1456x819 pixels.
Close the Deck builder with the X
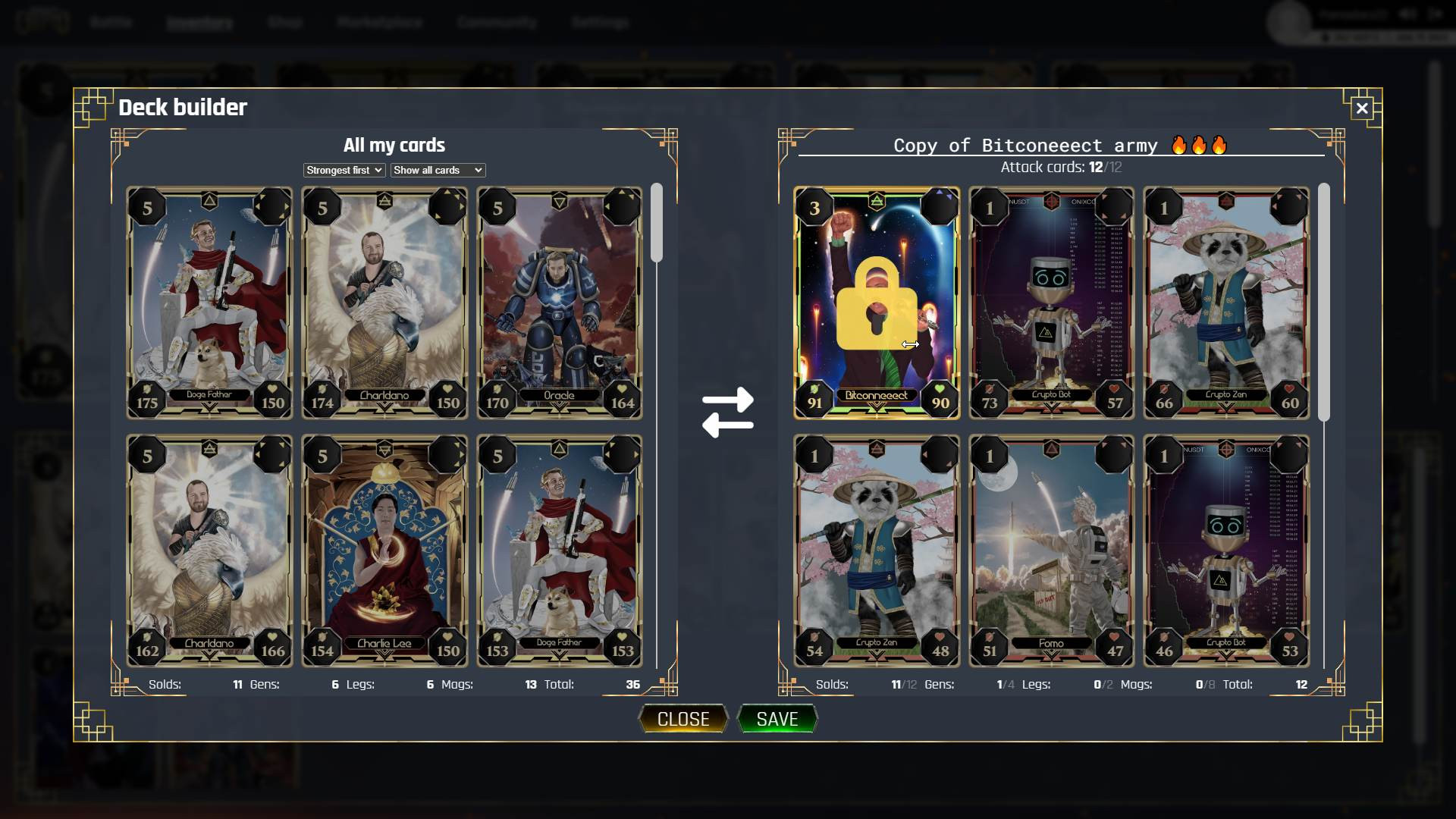point(1362,108)
